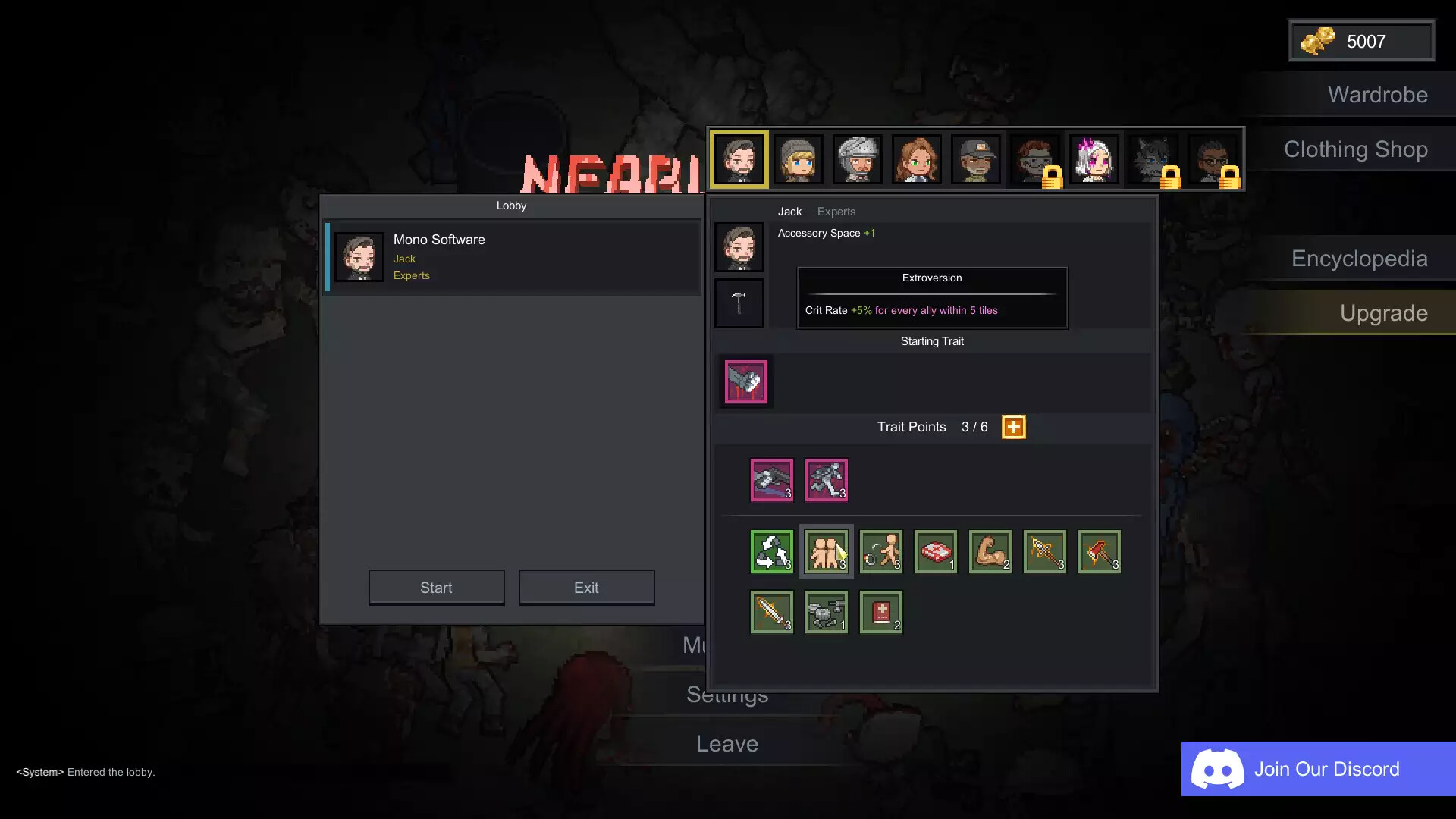Click the hammer icon below Jack's portrait
The image size is (1456, 819).
(x=739, y=303)
